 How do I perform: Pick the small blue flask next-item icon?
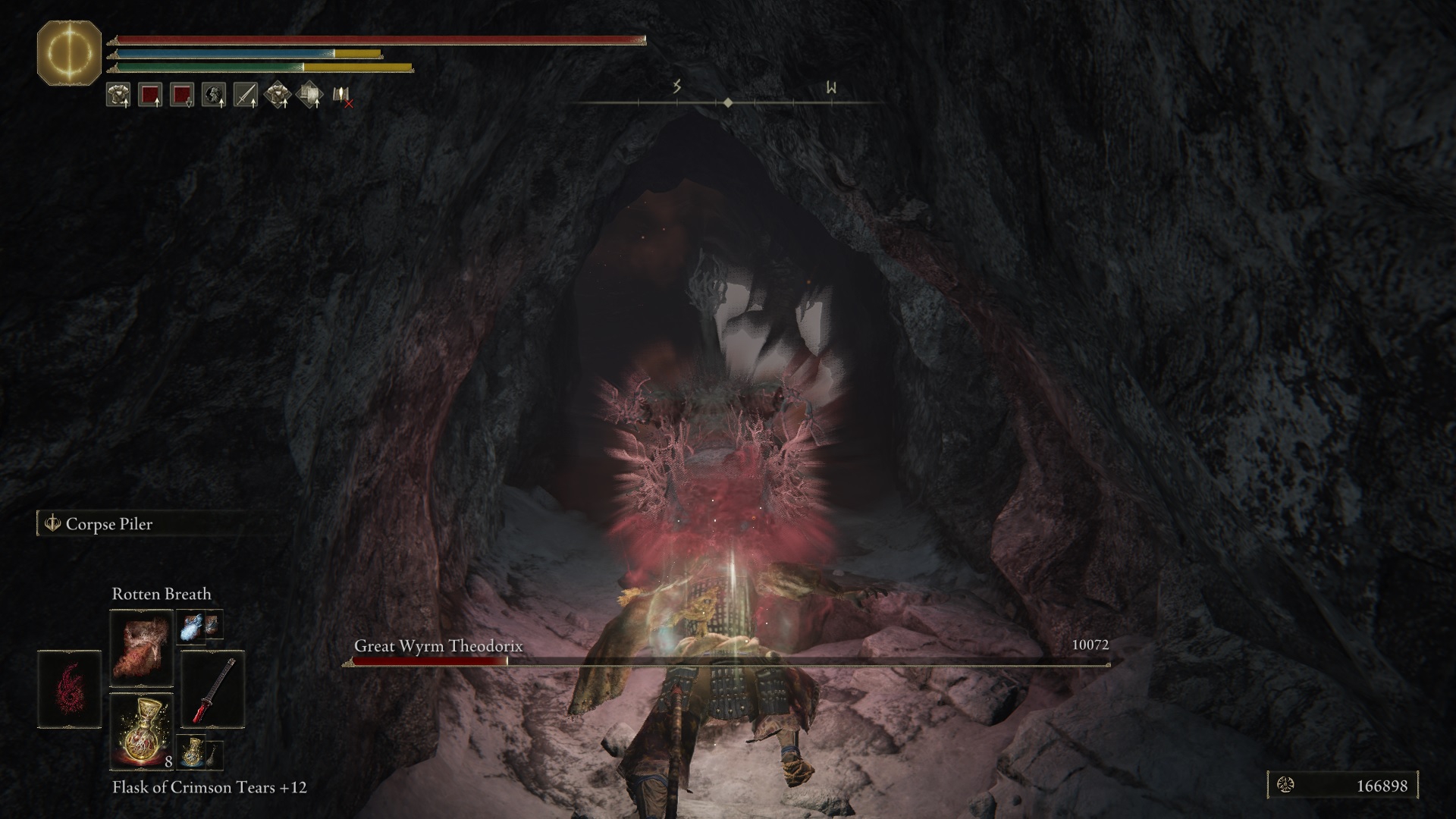pos(192,752)
